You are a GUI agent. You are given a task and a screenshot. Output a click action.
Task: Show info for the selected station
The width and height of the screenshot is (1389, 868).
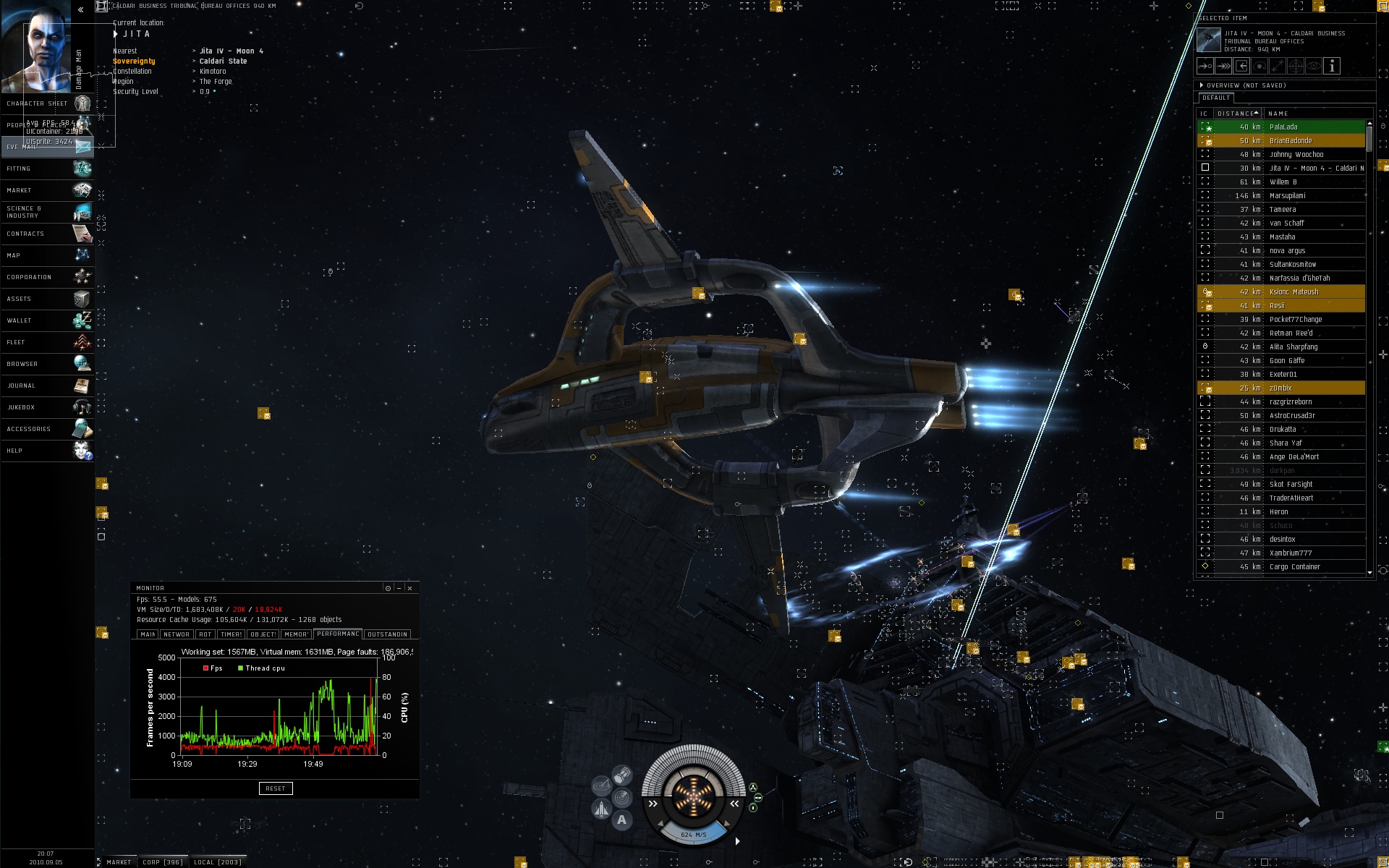pos(1332,67)
